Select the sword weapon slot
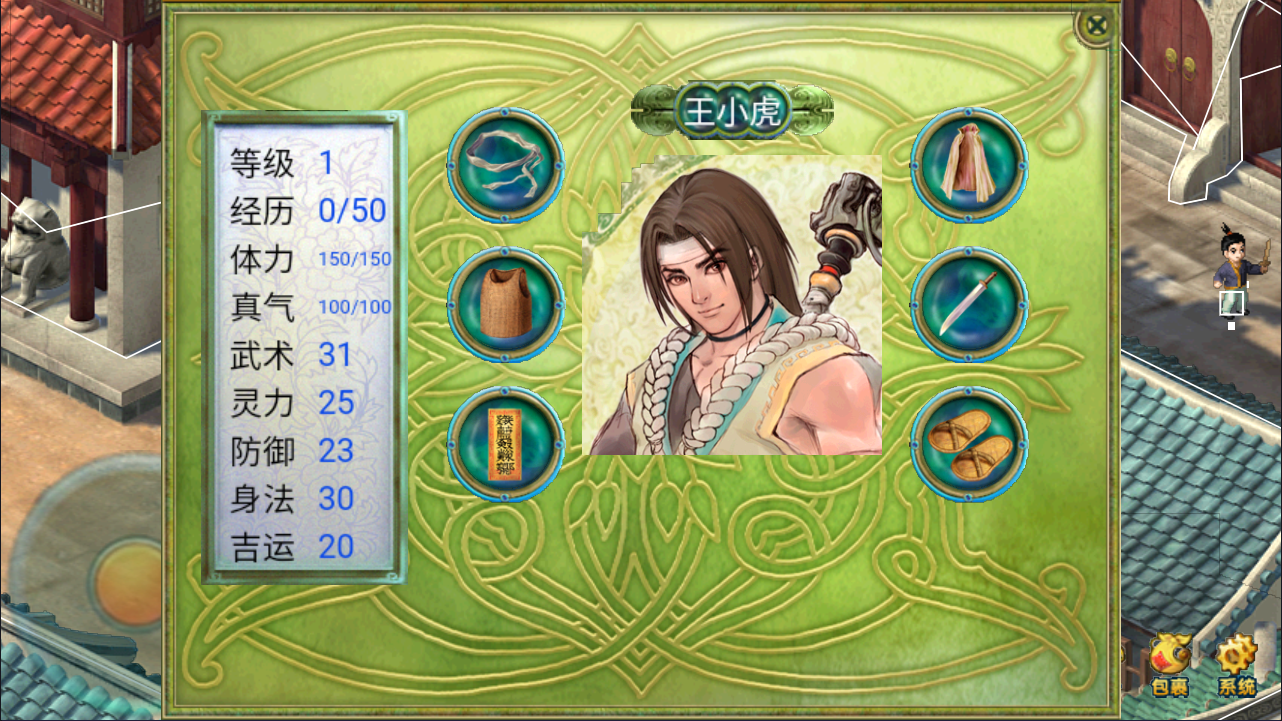Image resolution: width=1282 pixels, height=721 pixels. [968, 304]
